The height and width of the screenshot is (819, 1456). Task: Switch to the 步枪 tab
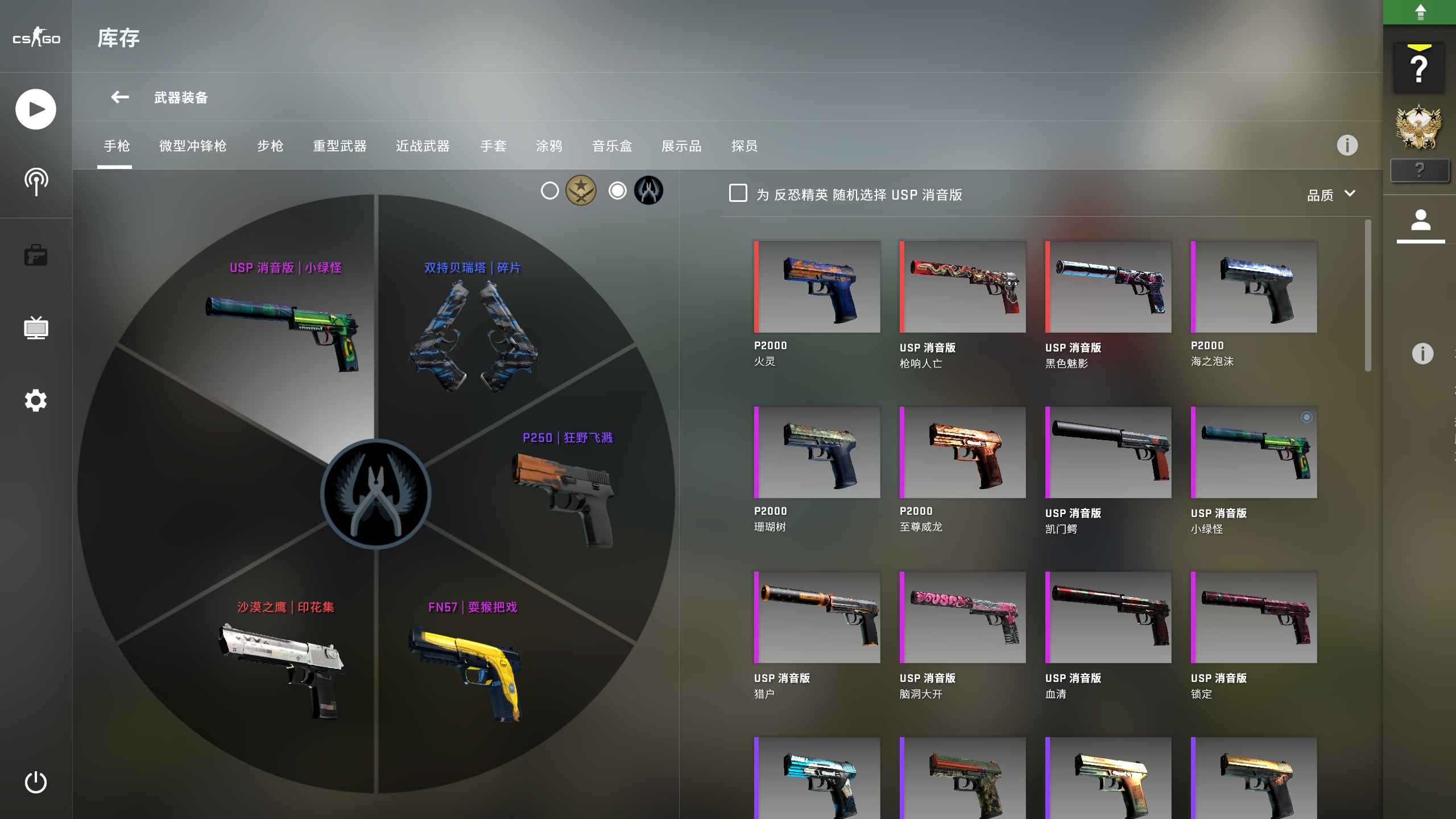(270, 146)
